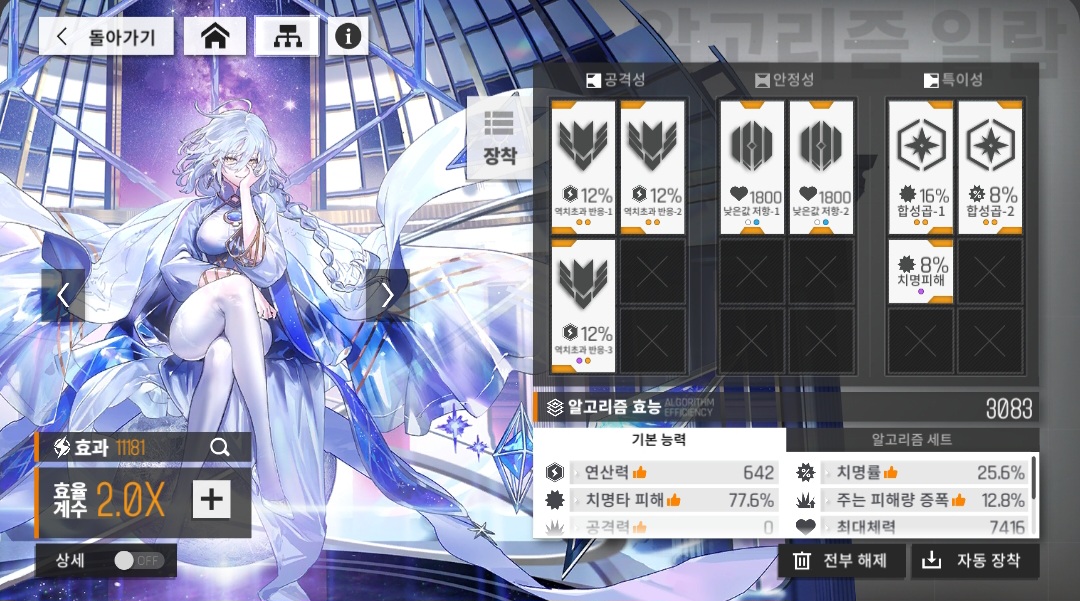Pick the 합성곱-1 algorithm slot
The width and height of the screenshot is (1080, 601).
coord(920,167)
